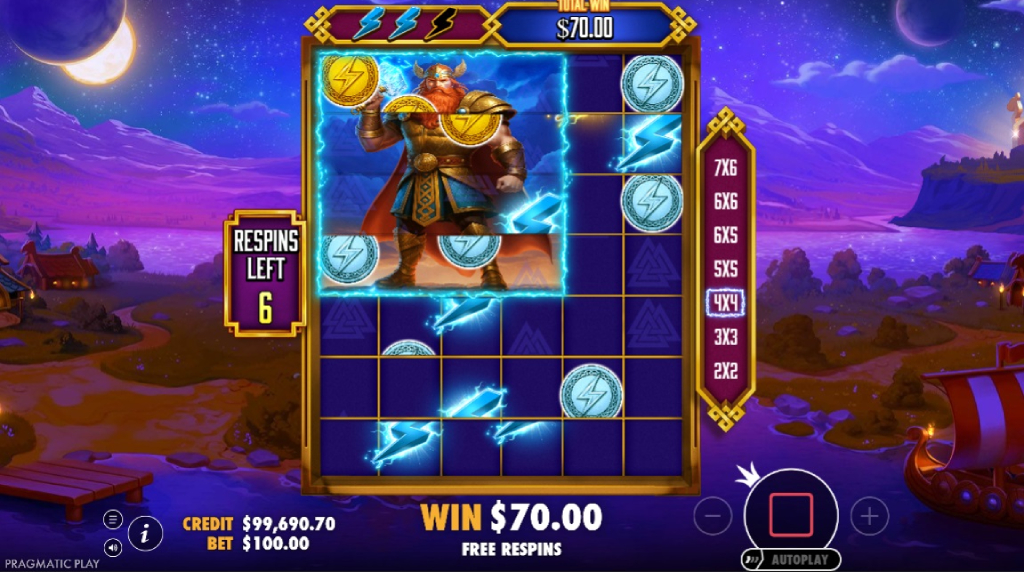Open the game info page
The height and width of the screenshot is (572, 1024).
point(145,533)
